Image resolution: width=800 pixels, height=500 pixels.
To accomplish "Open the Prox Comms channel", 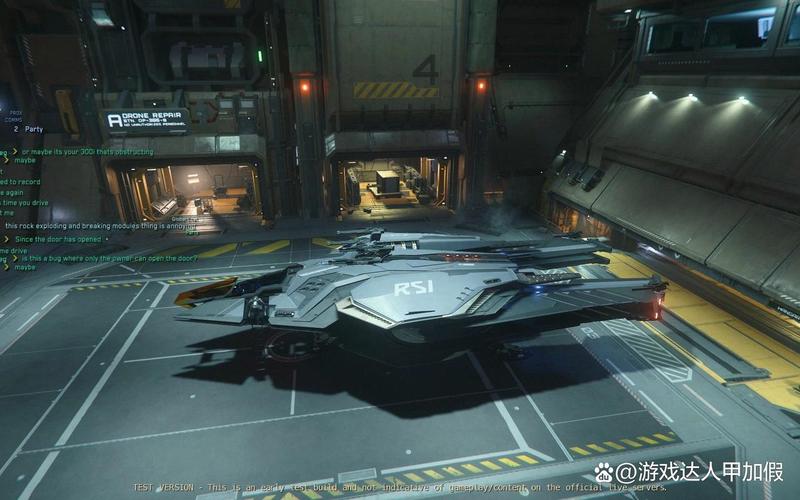I will click(16, 115).
